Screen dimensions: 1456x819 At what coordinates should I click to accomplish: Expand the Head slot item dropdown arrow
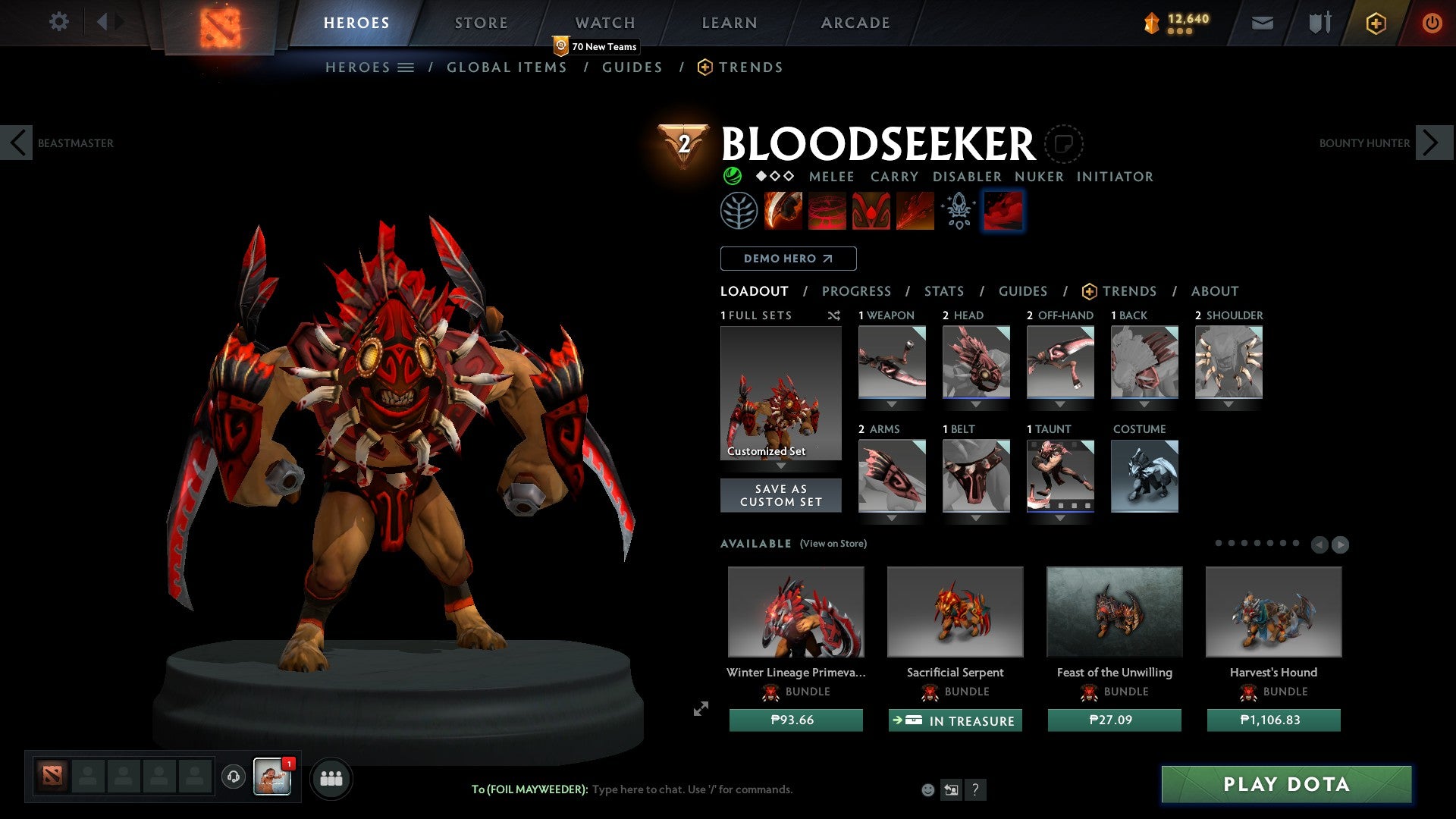coord(976,404)
